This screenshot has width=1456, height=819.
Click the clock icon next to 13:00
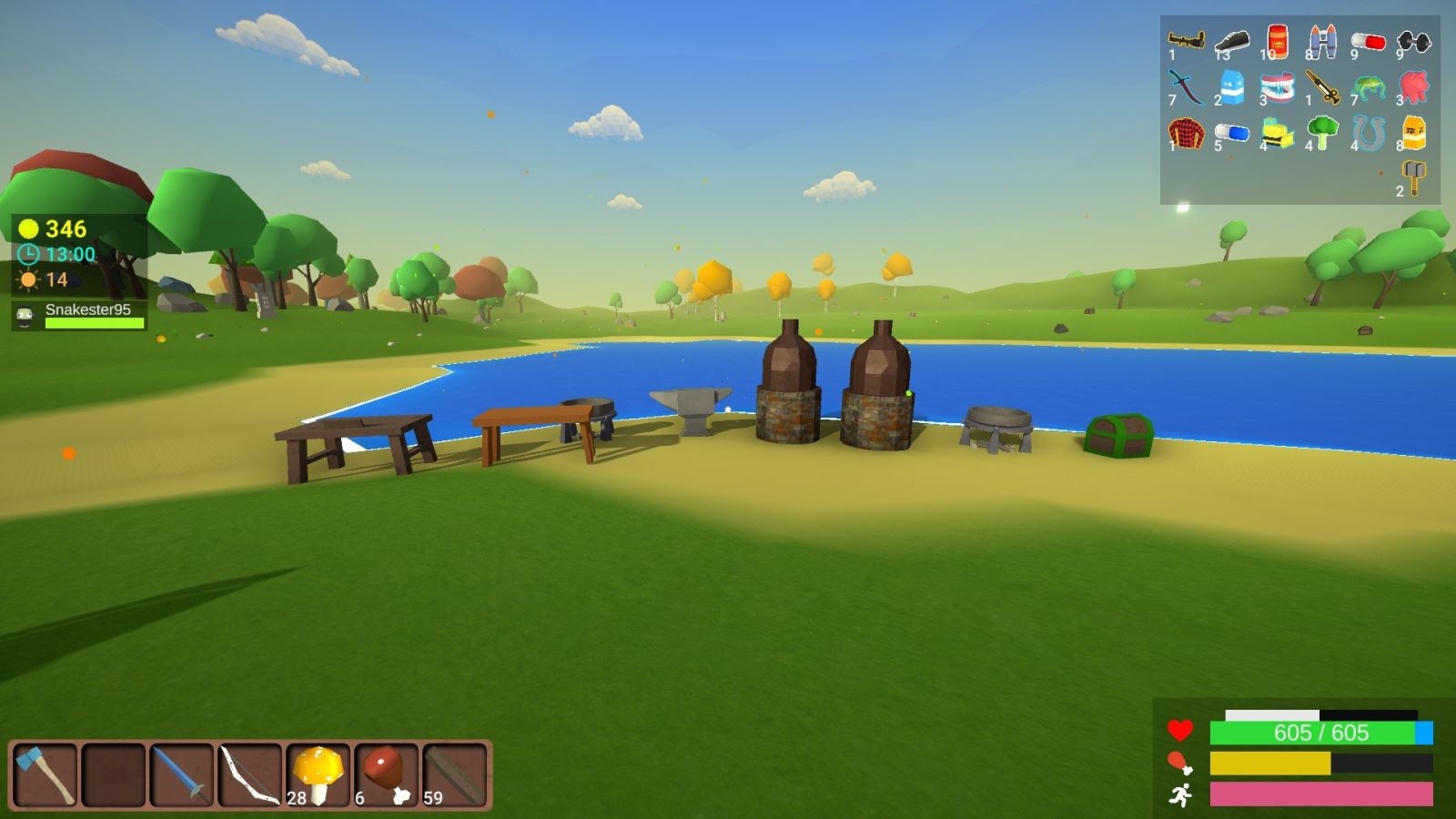click(x=28, y=253)
